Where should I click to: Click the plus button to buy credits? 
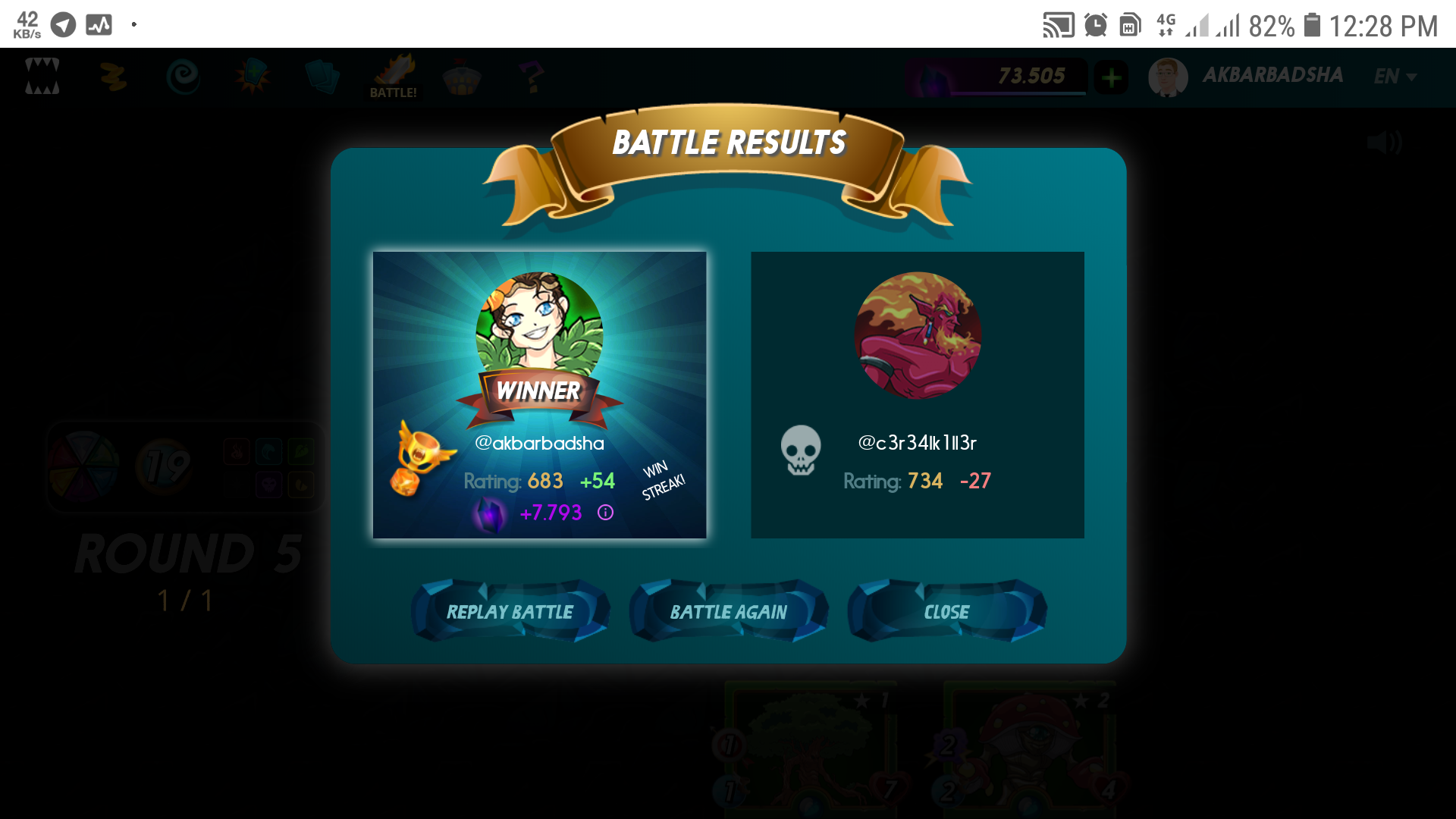1111,76
